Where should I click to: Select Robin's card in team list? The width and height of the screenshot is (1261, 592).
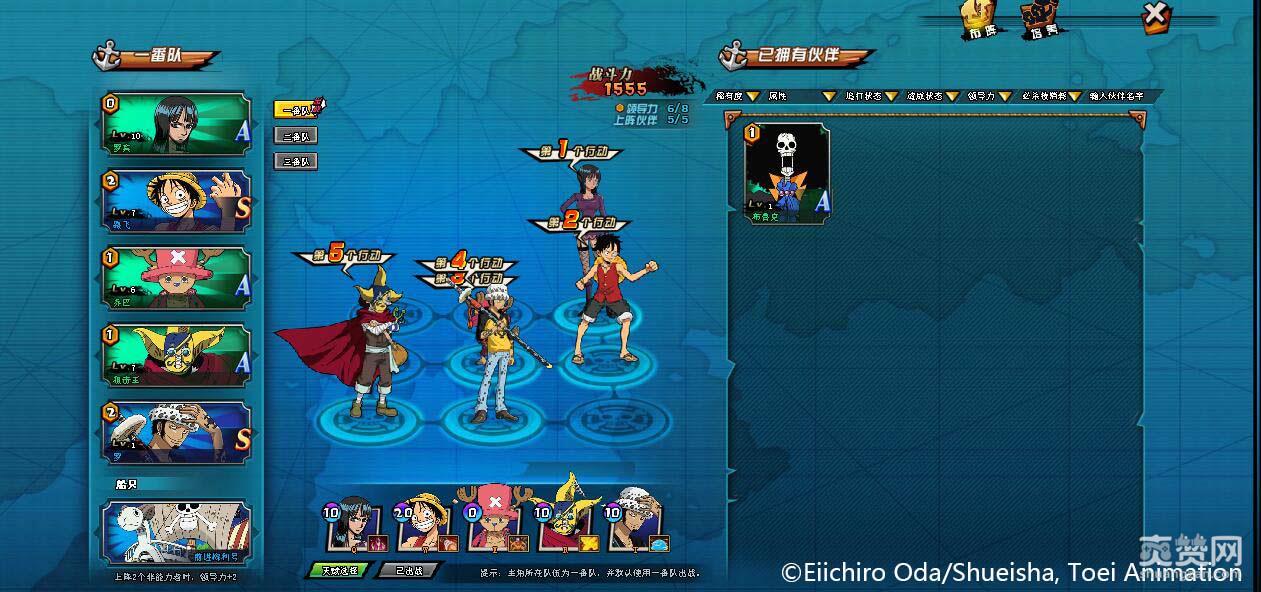[176, 124]
